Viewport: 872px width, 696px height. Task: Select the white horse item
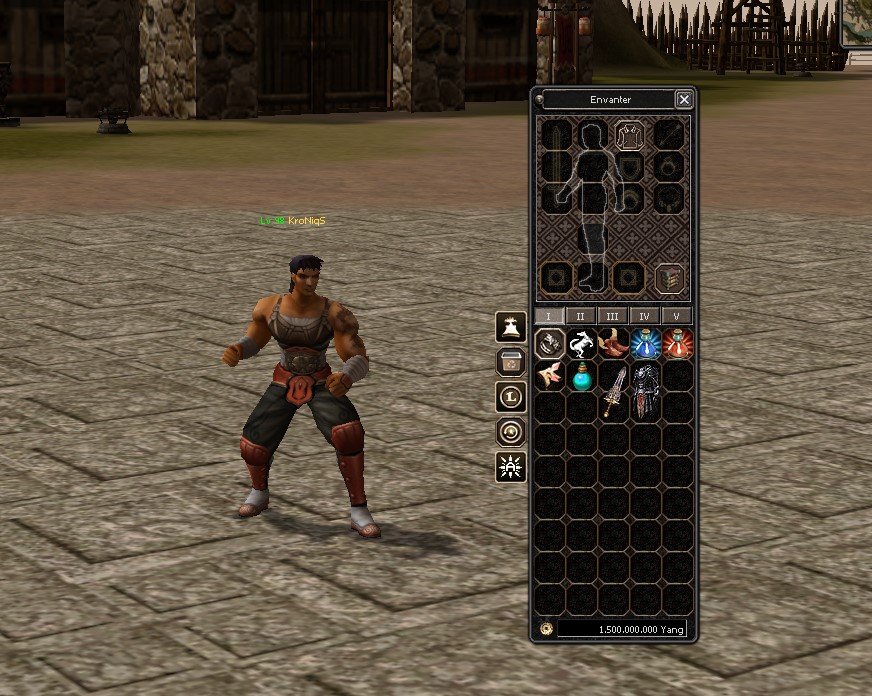581,345
